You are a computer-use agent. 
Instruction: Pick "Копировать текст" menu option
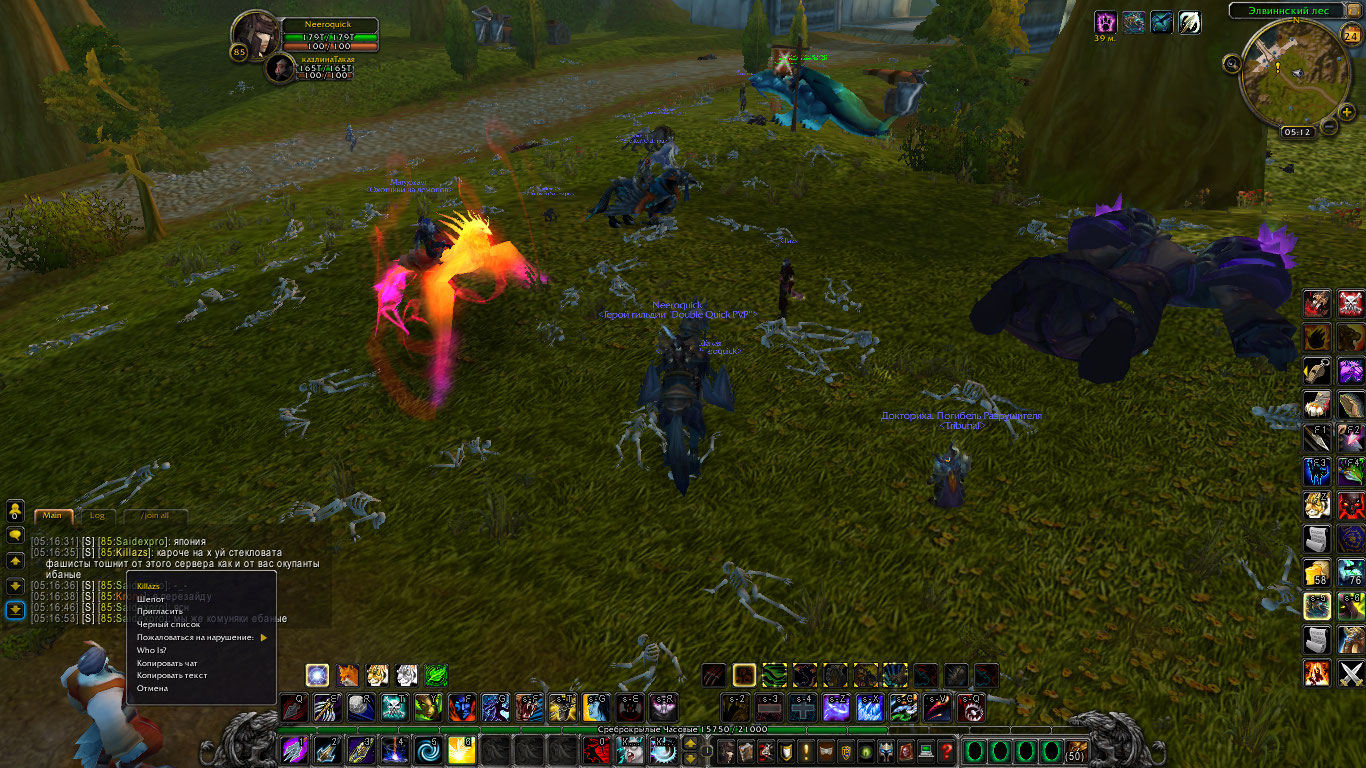tap(171, 675)
